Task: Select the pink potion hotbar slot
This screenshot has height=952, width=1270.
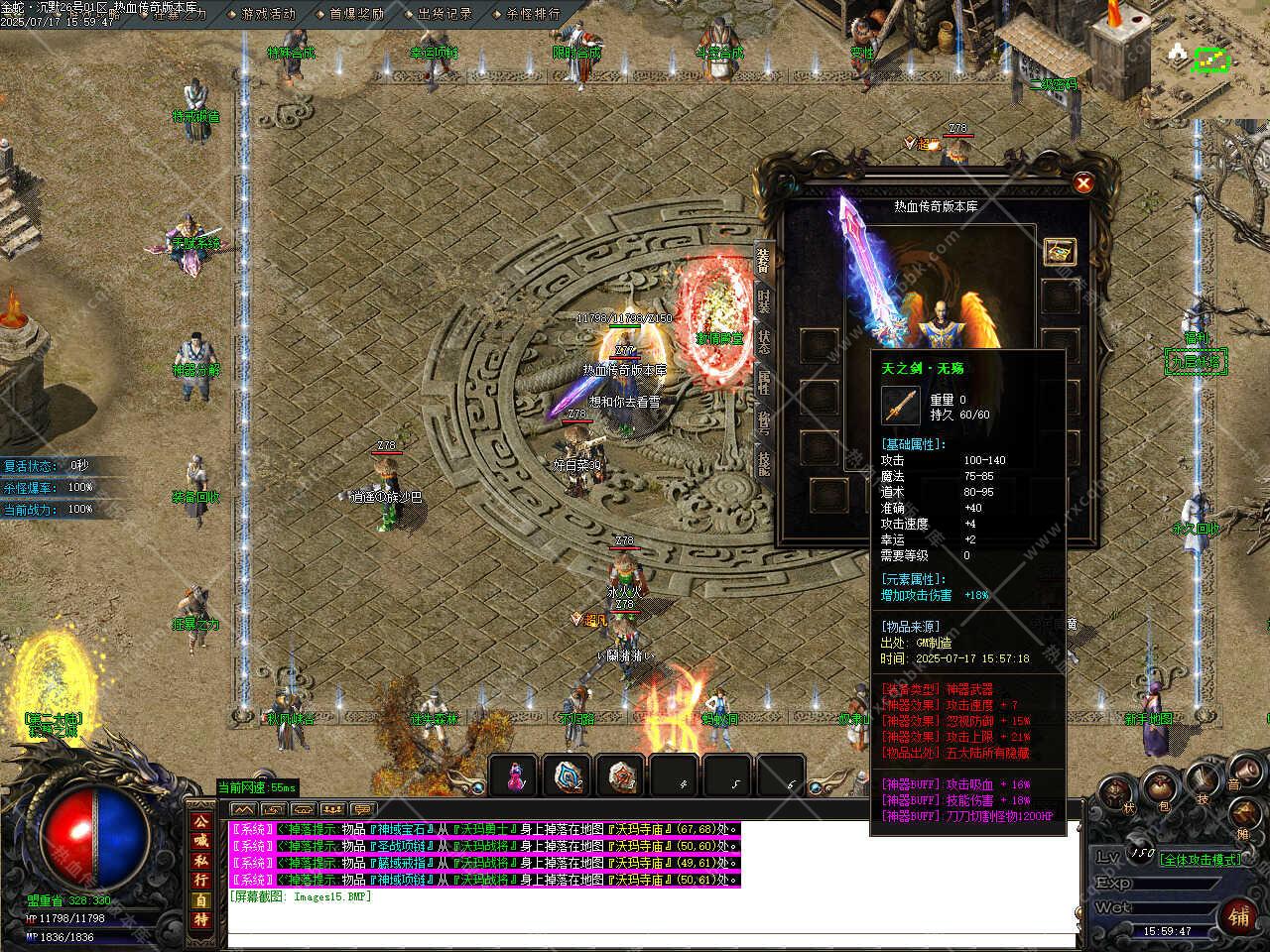Action: 514,775
